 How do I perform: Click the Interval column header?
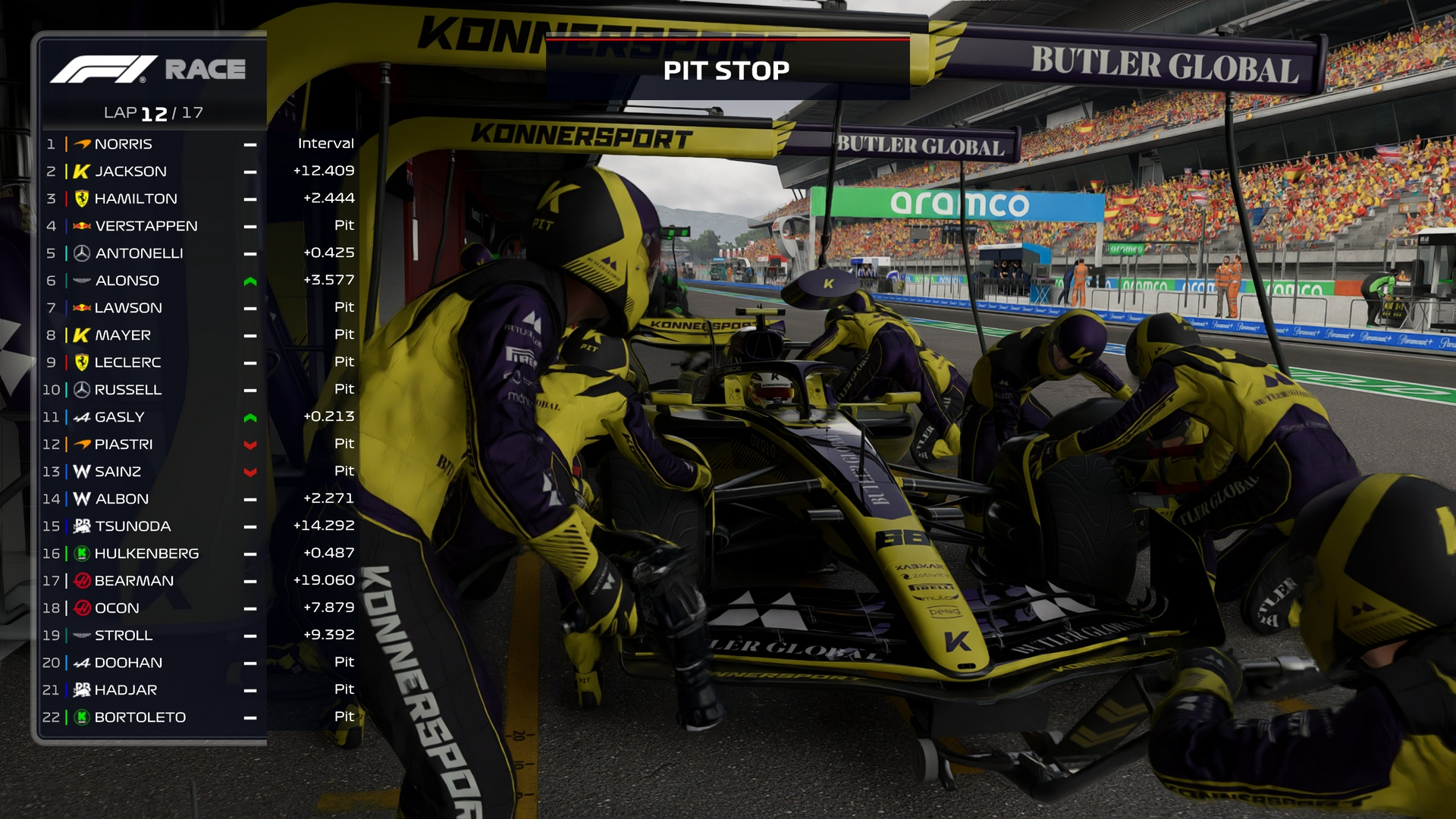click(x=326, y=143)
